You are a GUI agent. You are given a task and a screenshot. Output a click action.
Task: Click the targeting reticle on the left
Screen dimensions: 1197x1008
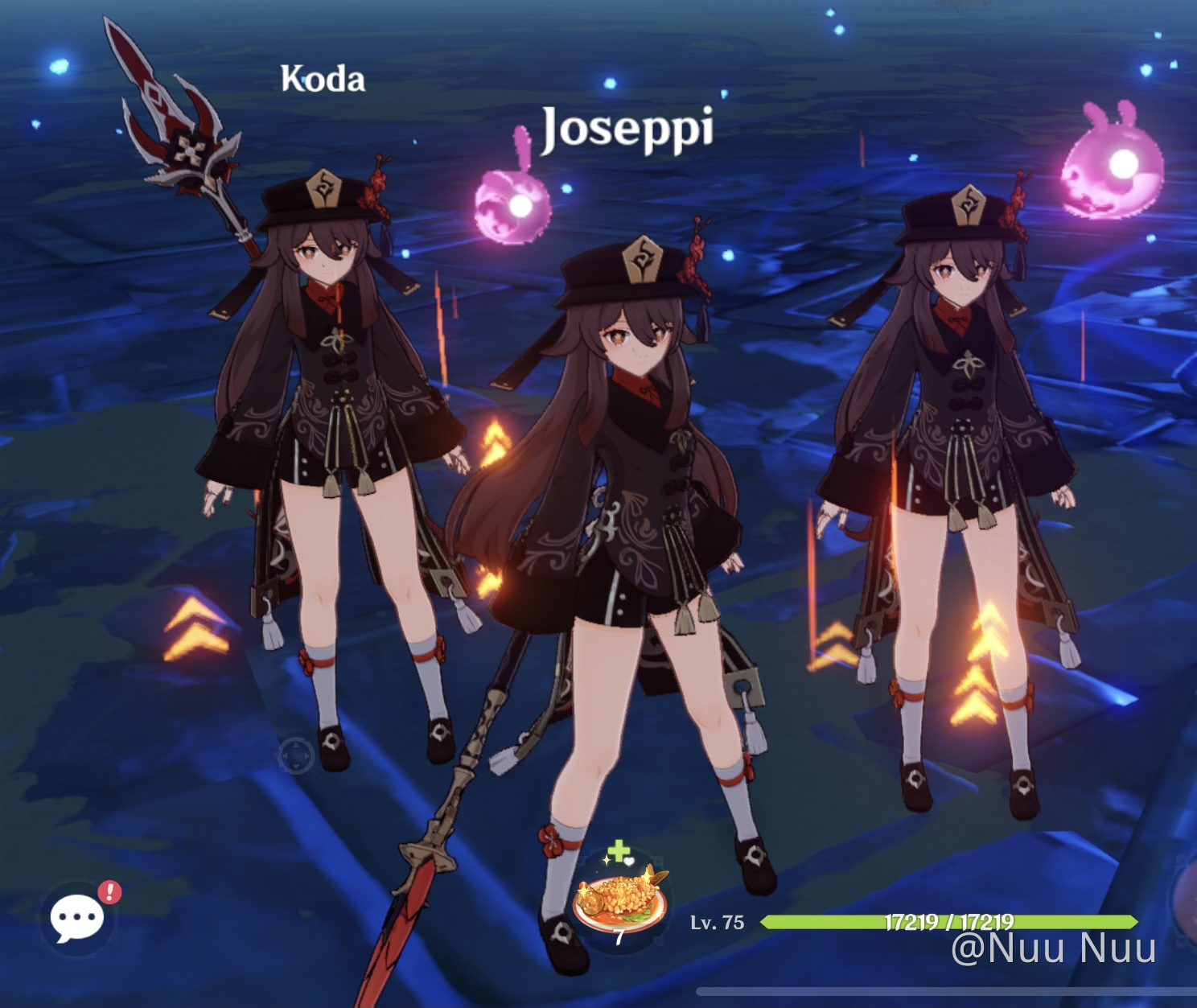click(296, 755)
